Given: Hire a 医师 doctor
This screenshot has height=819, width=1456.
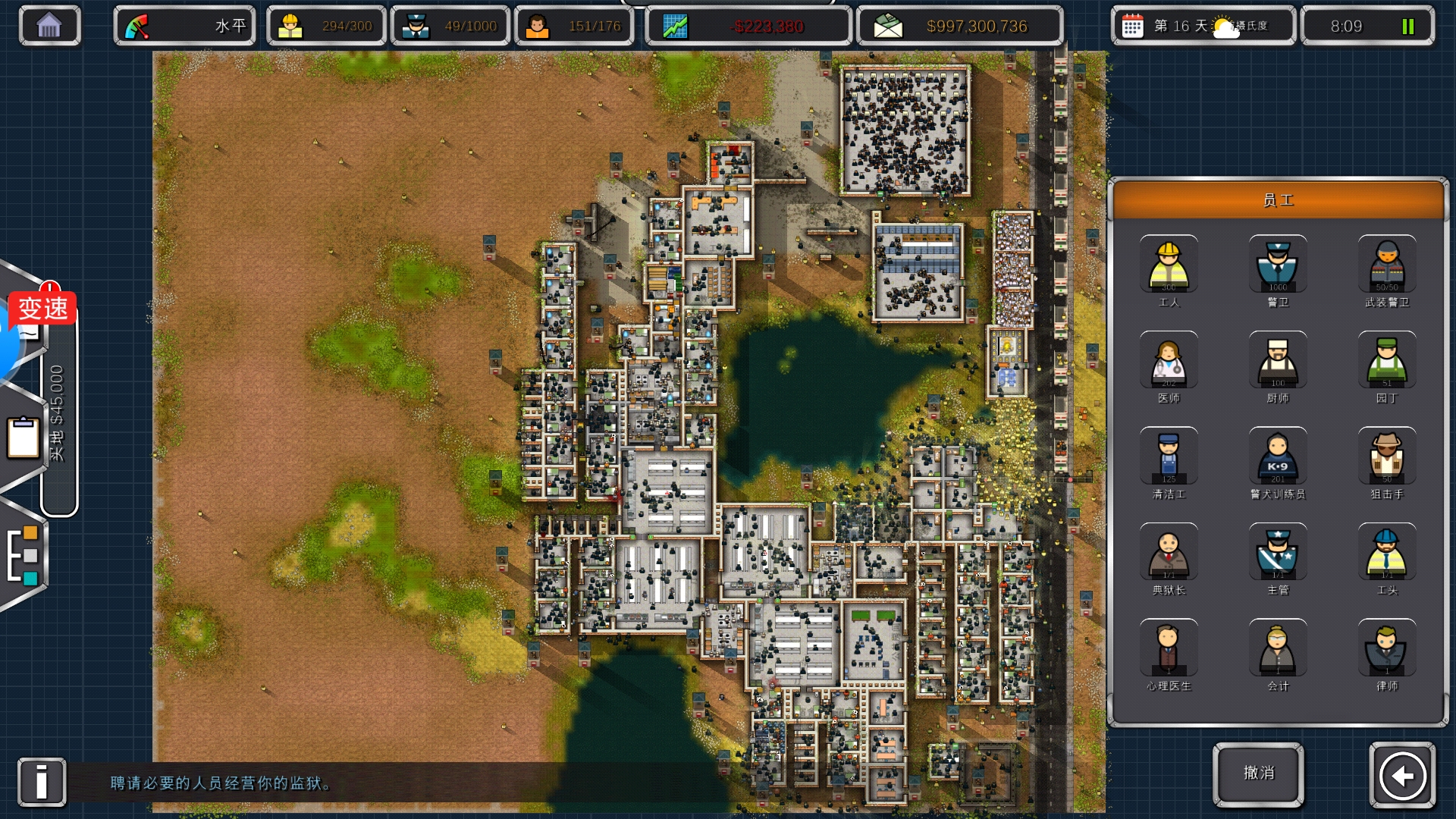Looking at the screenshot, I should [x=1169, y=359].
